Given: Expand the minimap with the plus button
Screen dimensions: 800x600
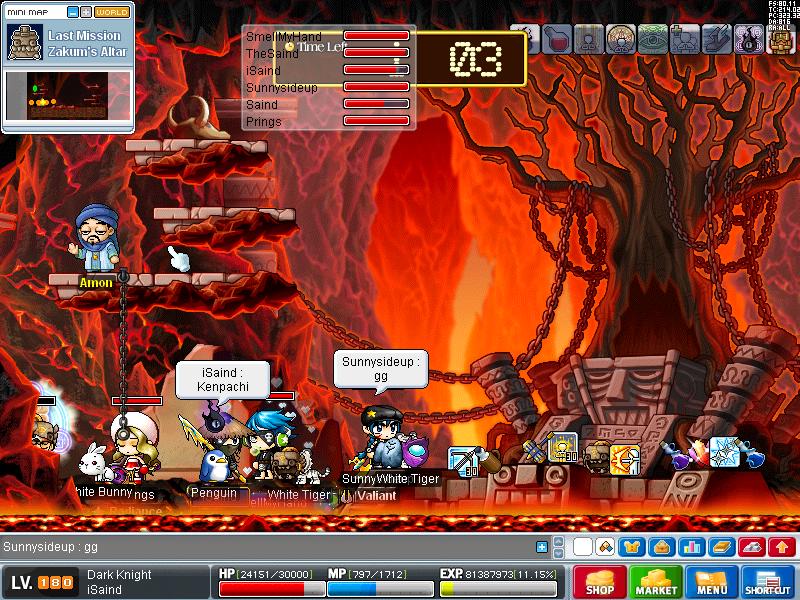Looking at the screenshot, I should [86, 13].
